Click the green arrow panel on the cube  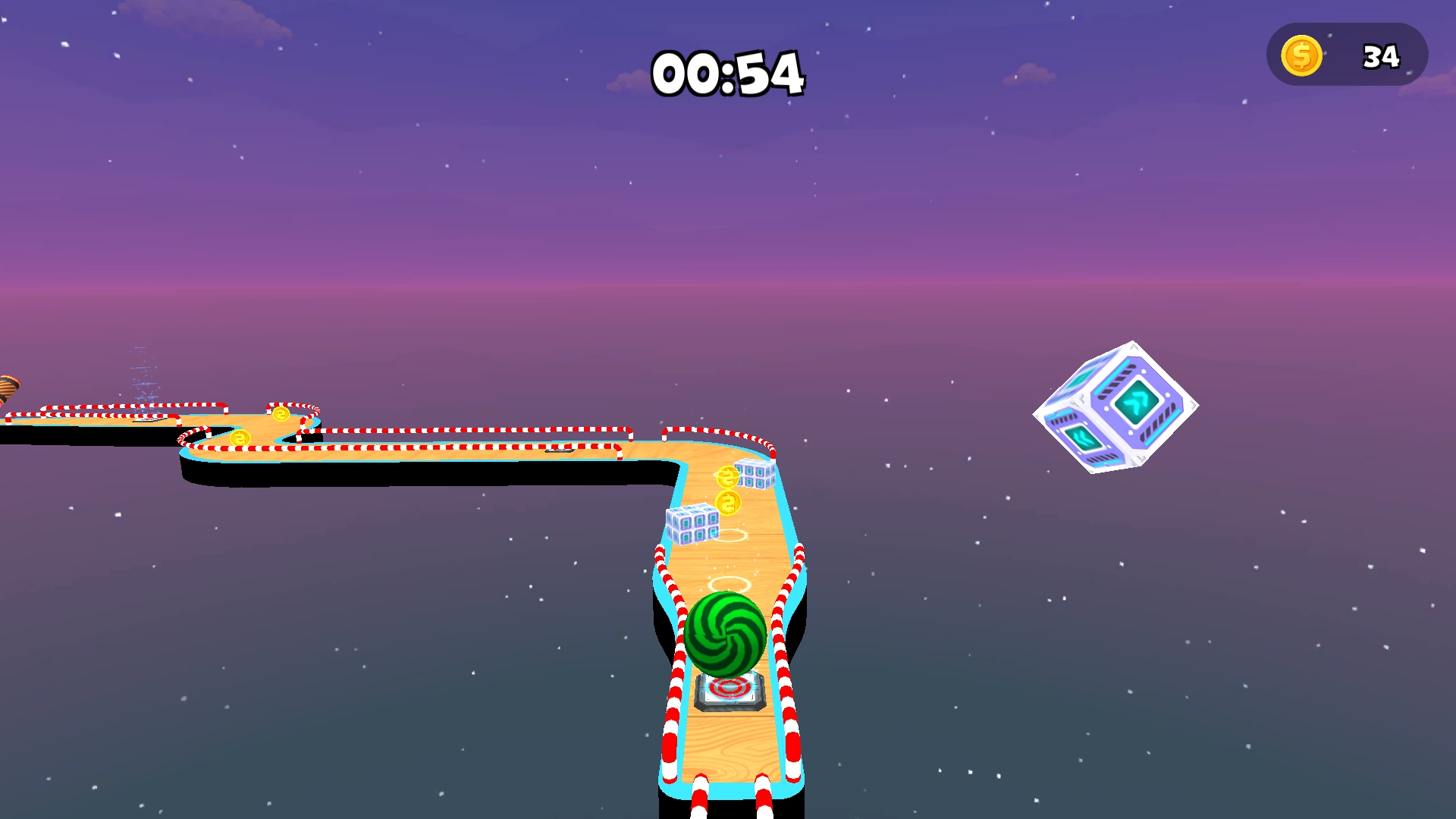1137,402
